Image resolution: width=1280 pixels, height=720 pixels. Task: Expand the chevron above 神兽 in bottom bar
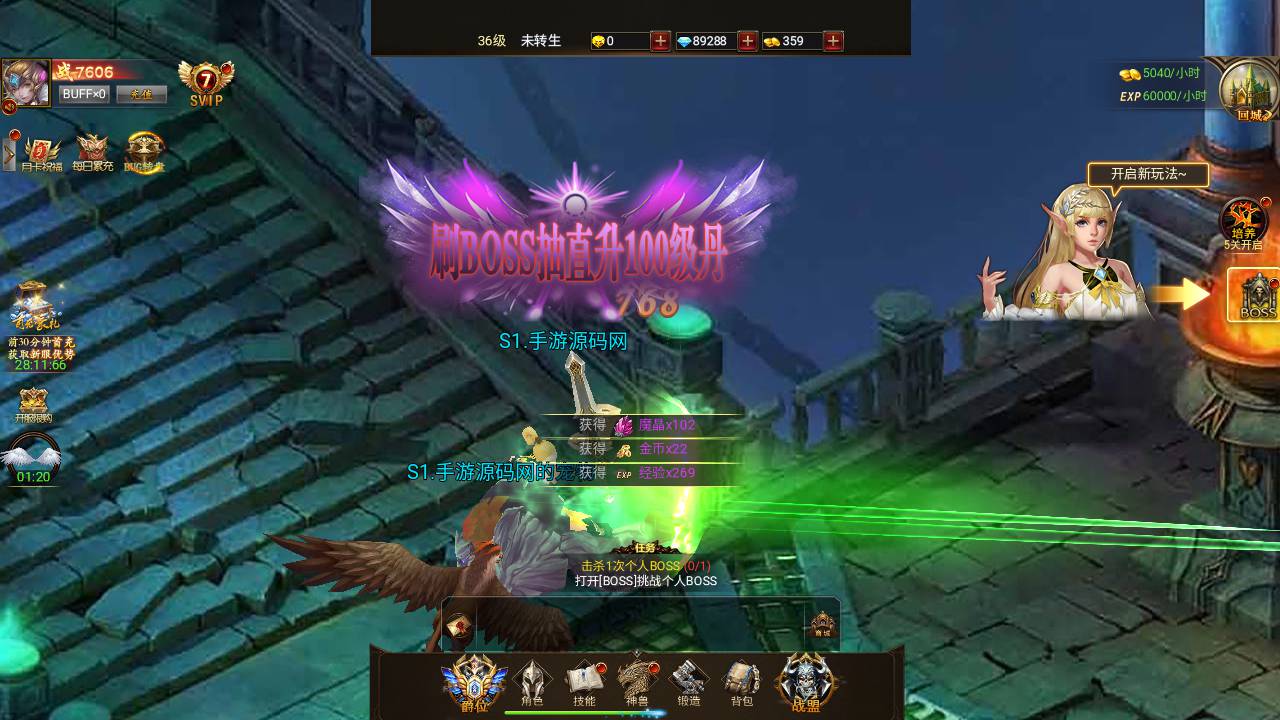pyautogui.click(x=636, y=652)
